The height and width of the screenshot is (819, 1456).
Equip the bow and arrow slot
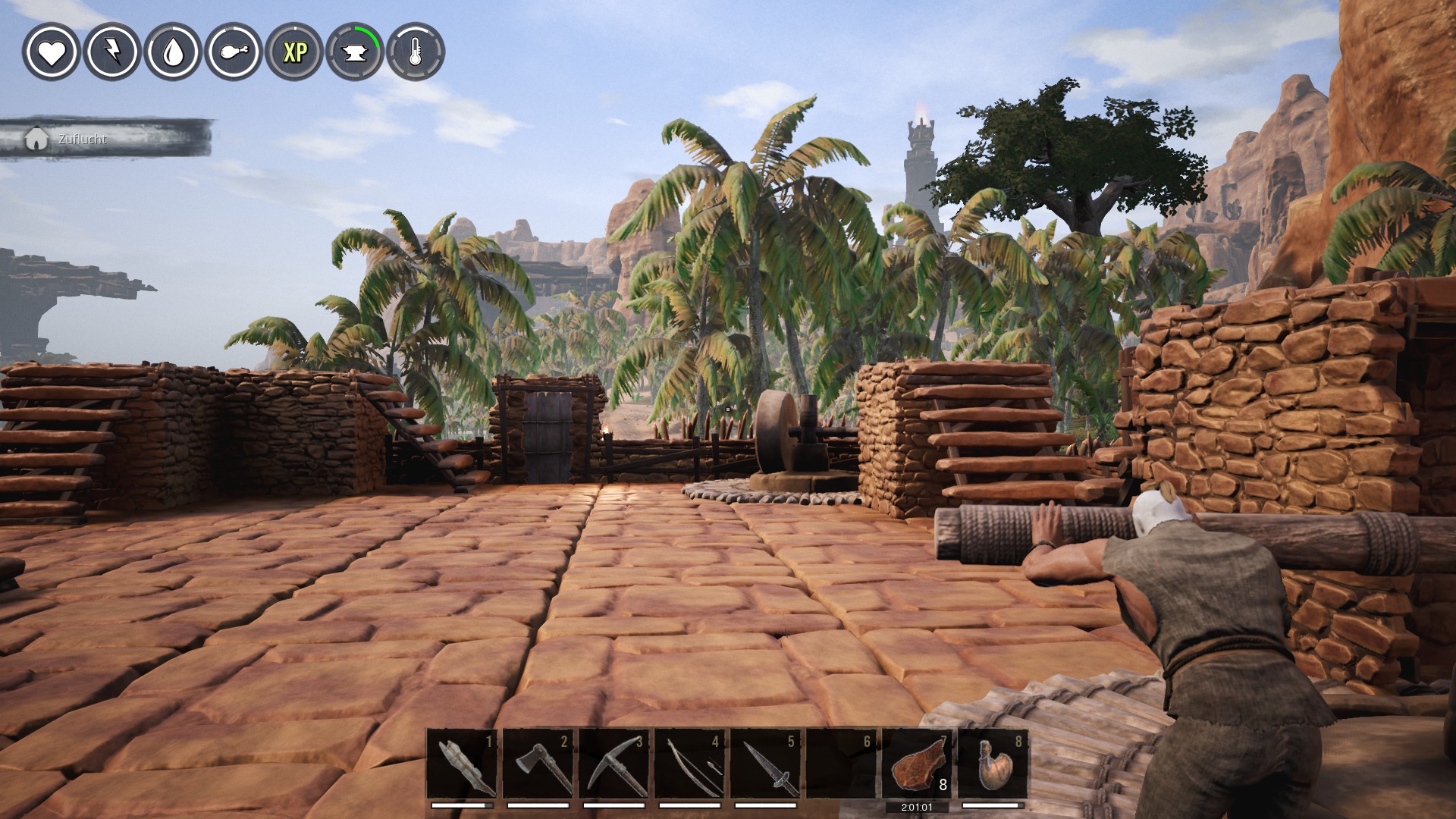pos(689,764)
